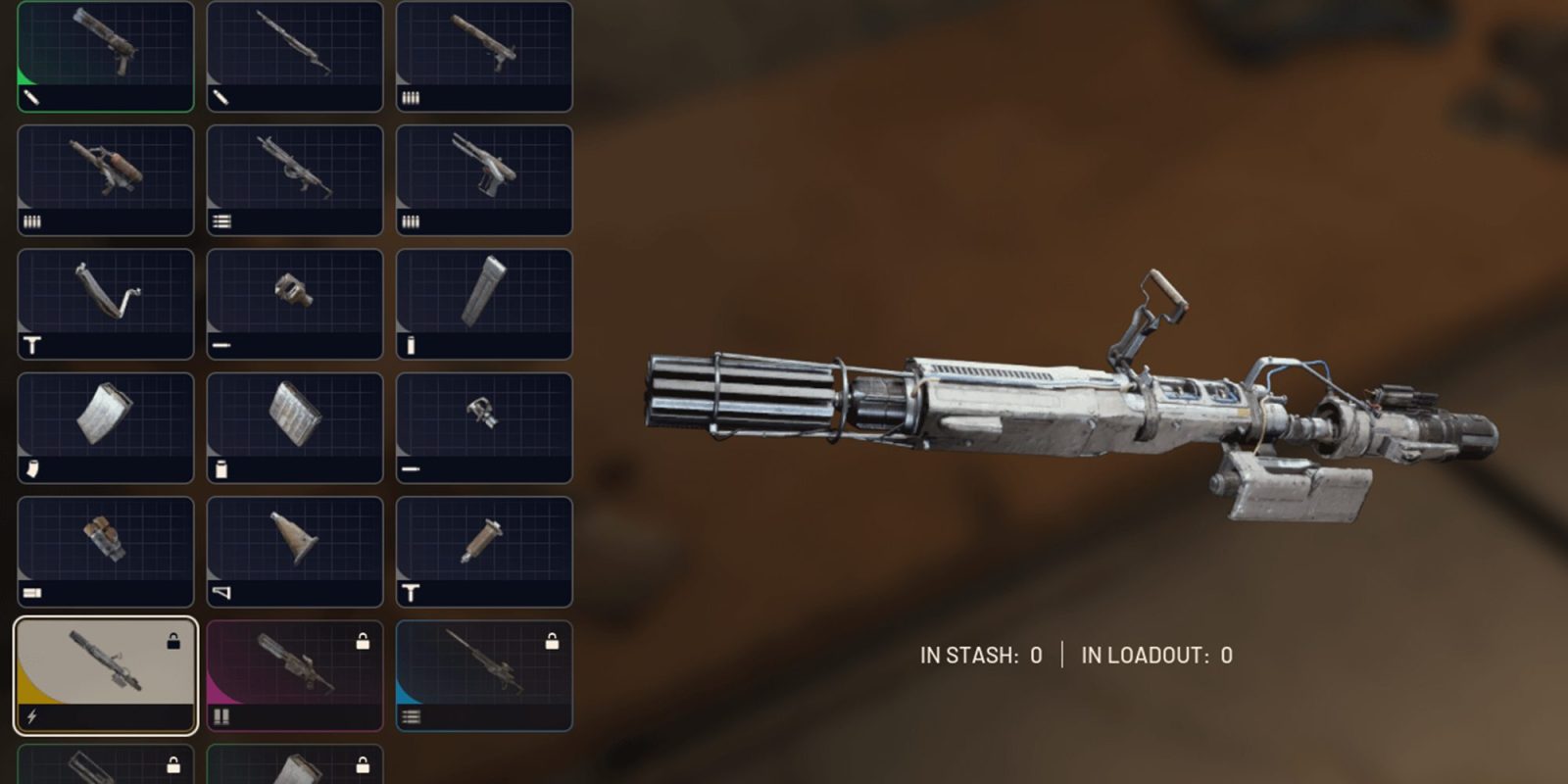Pick the twin-pronged pistol with white grip

point(484,179)
